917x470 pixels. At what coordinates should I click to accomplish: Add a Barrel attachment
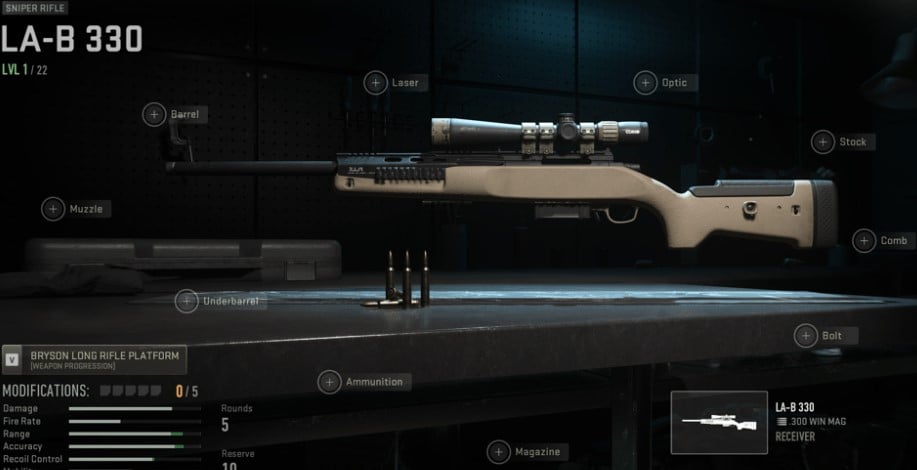(x=154, y=115)
